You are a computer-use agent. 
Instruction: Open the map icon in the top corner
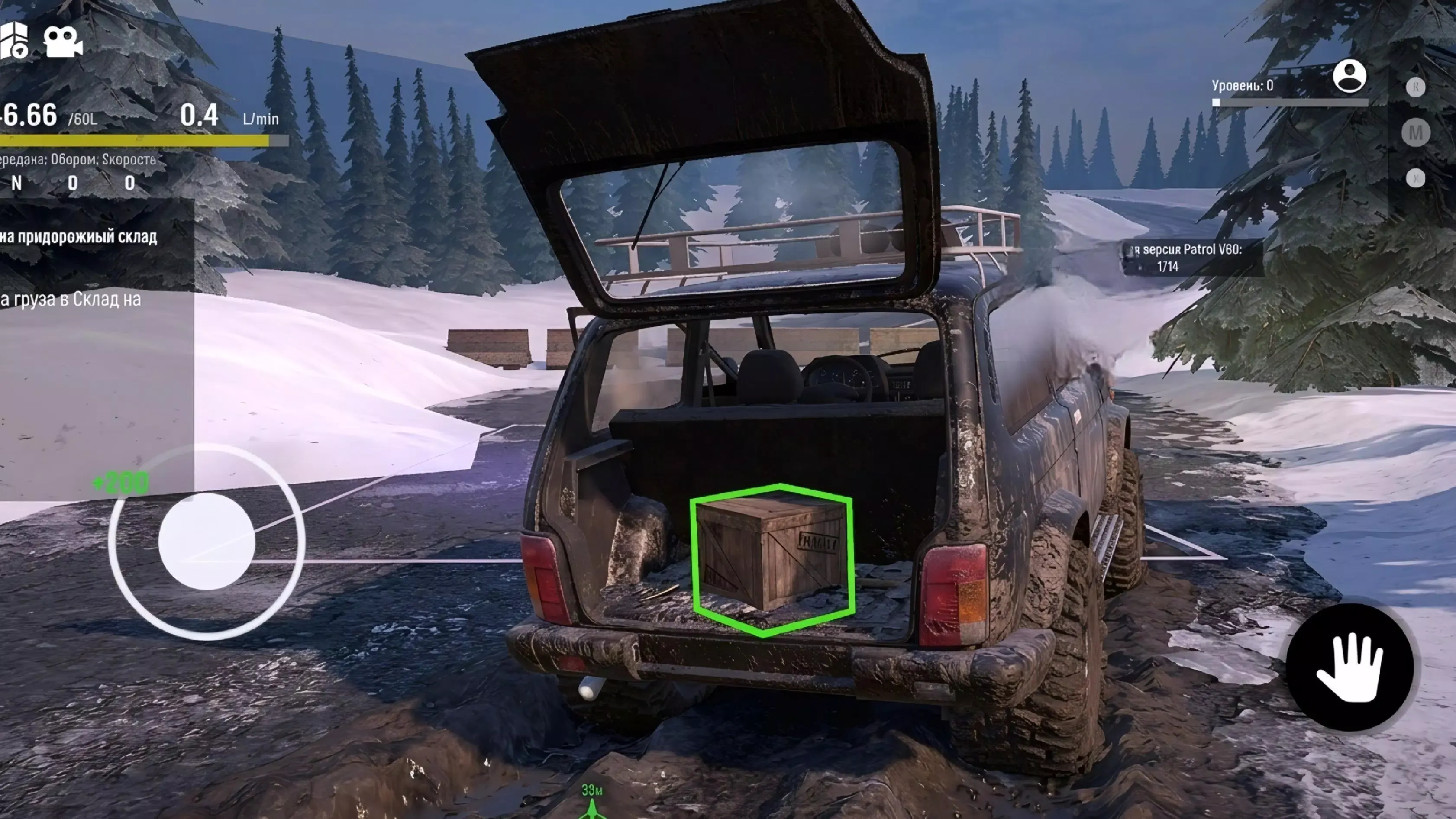click(13, 41)
